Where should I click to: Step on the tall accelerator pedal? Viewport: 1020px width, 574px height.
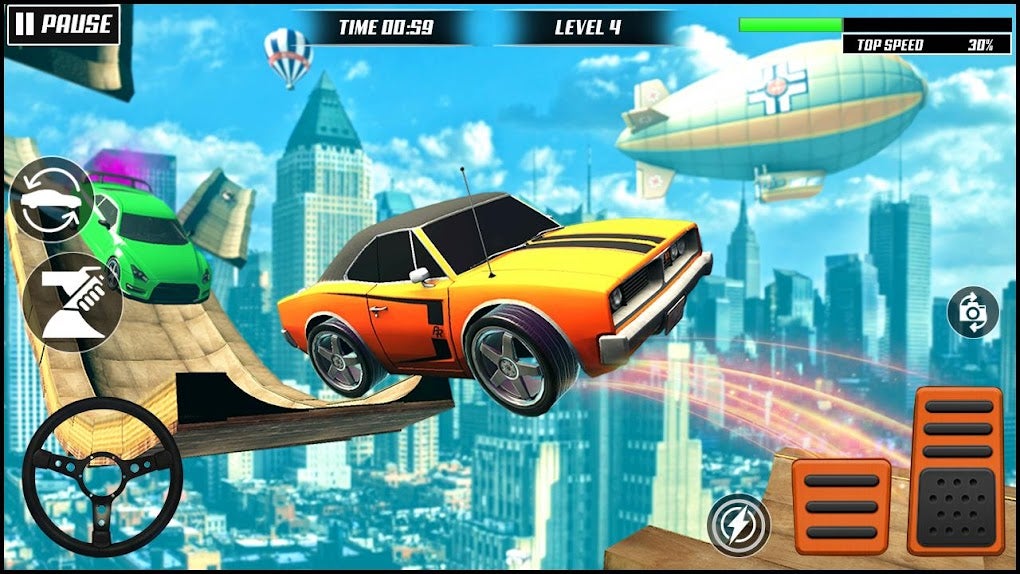pyautogui.click(x=955, y=470)
